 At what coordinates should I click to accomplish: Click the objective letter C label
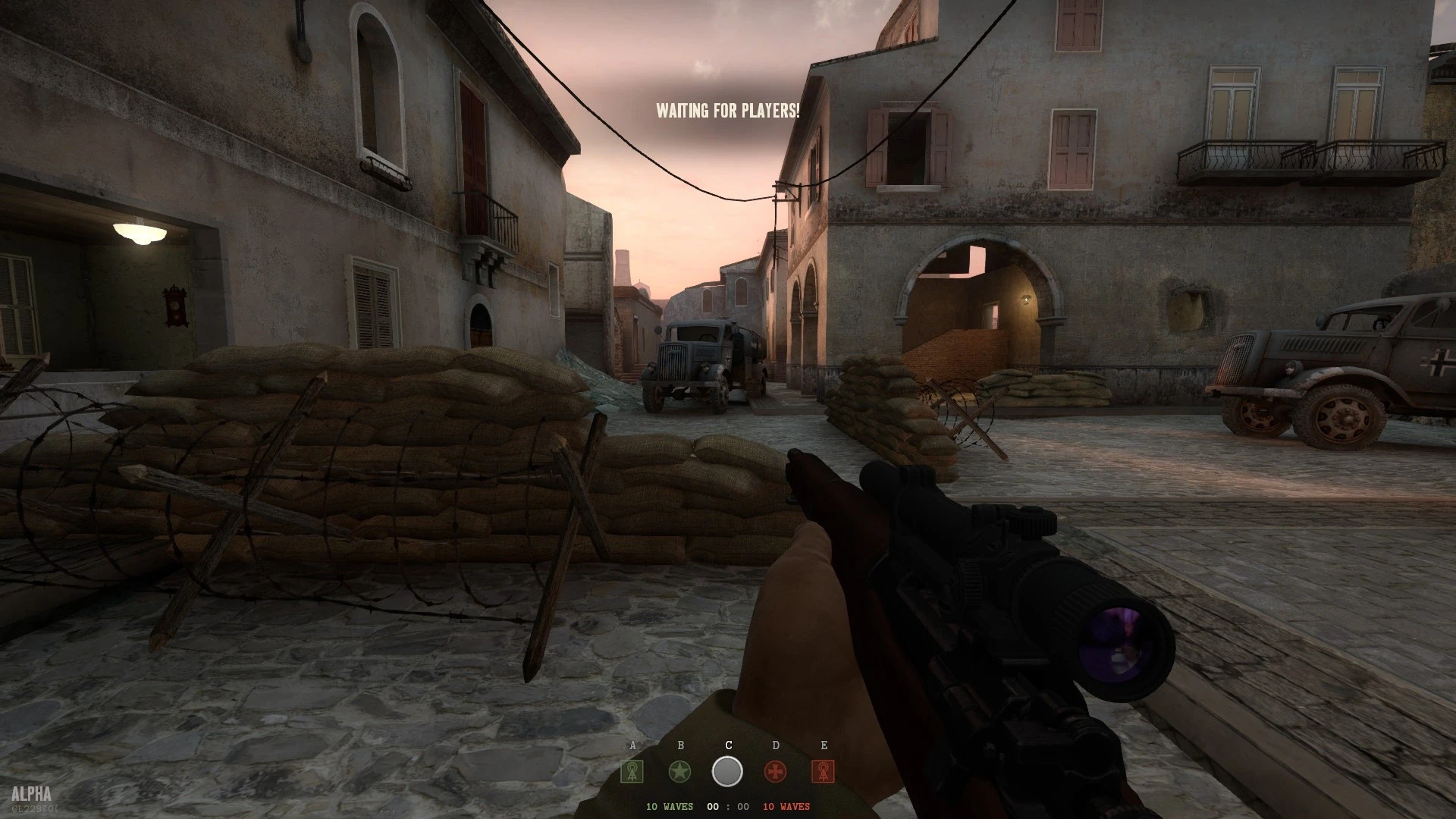pyautogui.click(x=729, y=745)
